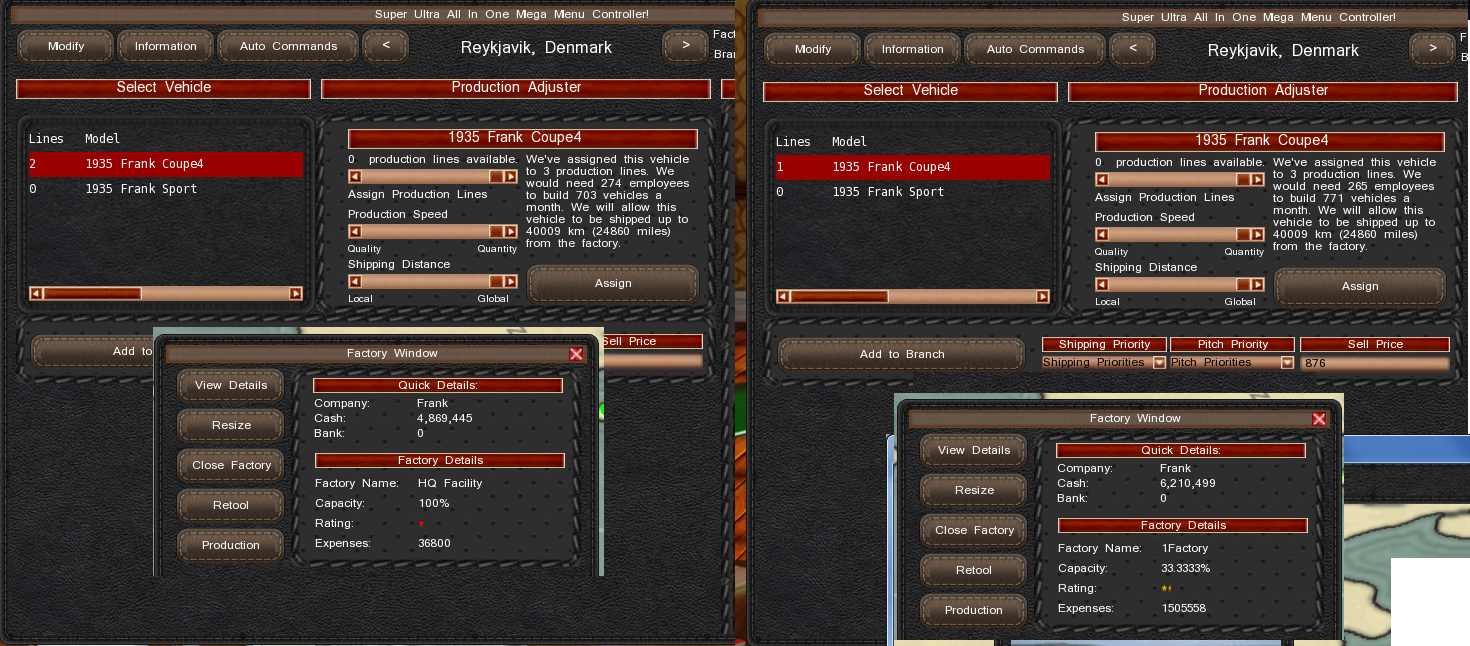Open Production for the 1Factory factory

coord(973,610)
